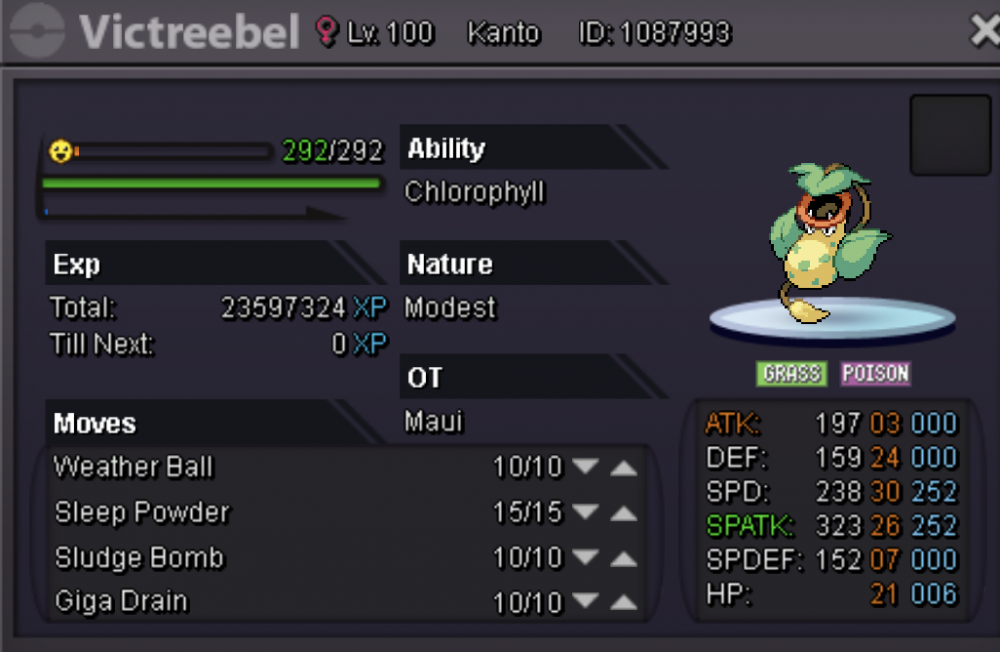Click the Chlorophyll ability text
Screen dimensions: 1000x652
click(474, 192)
